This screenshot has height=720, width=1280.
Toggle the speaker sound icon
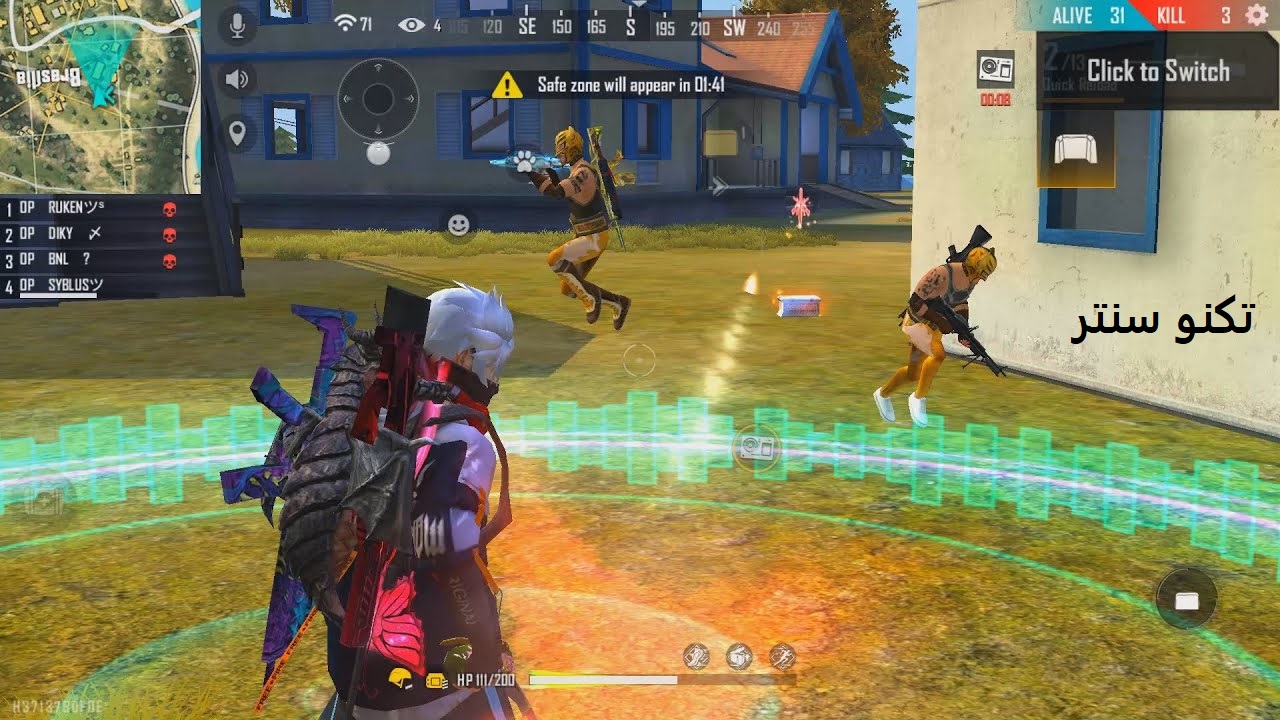pyautogui.click(x=237, y=80)
